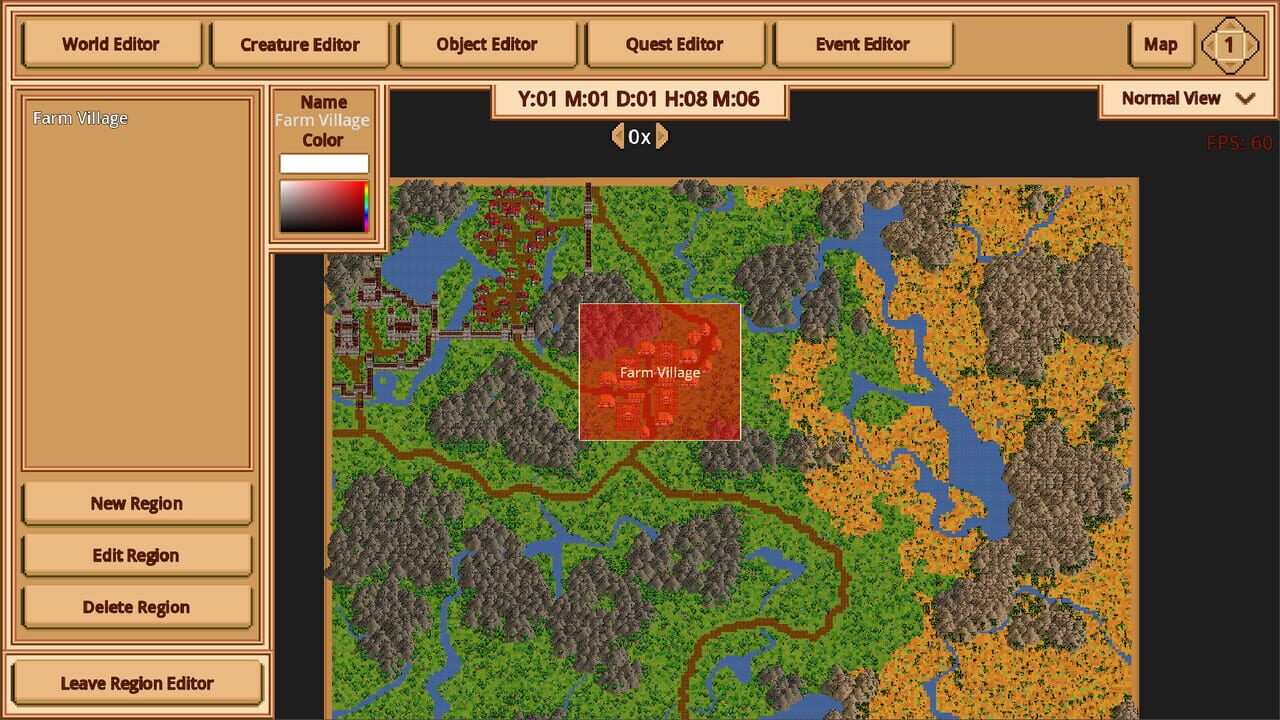Select the map number field showing 1
Image resolution: width=1280 pixels, height=720 pixels.
[x=1231, y=44]
